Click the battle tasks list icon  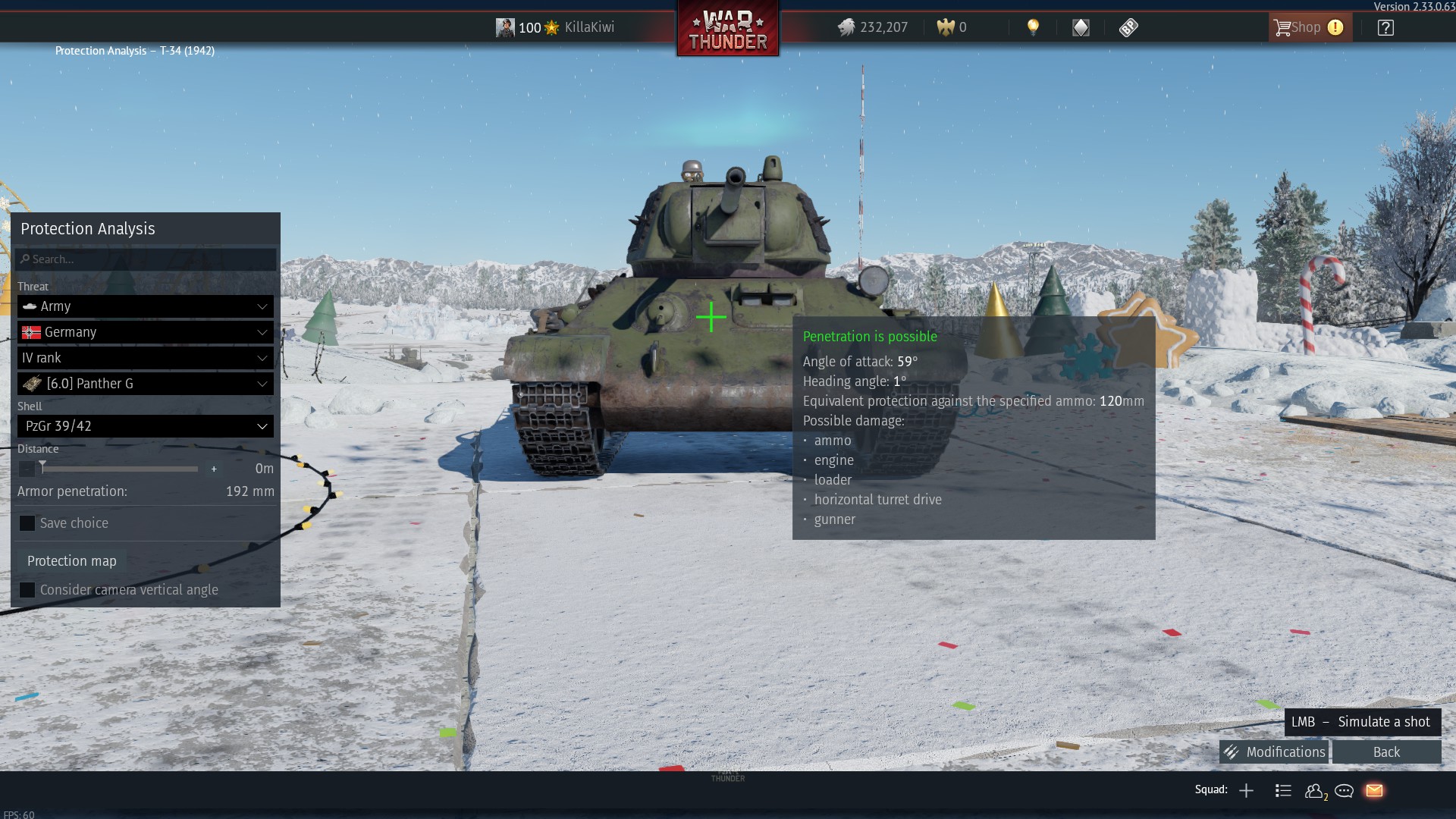1283,790
